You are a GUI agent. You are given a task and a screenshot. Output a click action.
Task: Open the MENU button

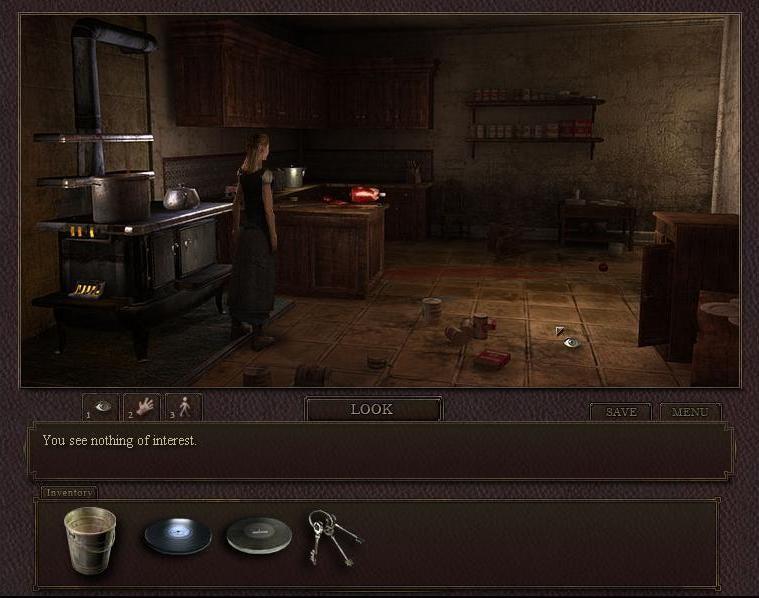690,412
